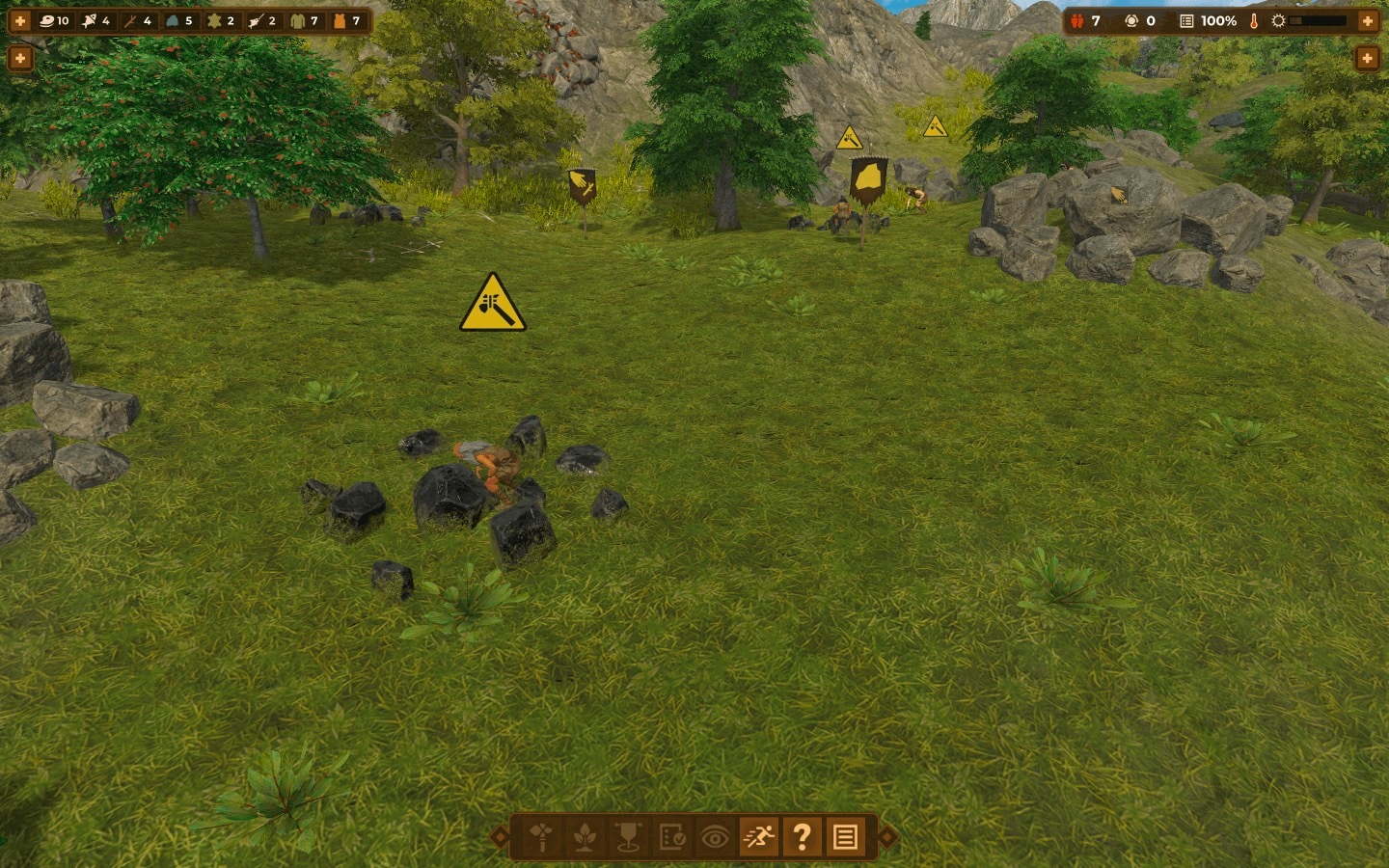
Task: Open help with the question mark button
Action: point(802,837)
